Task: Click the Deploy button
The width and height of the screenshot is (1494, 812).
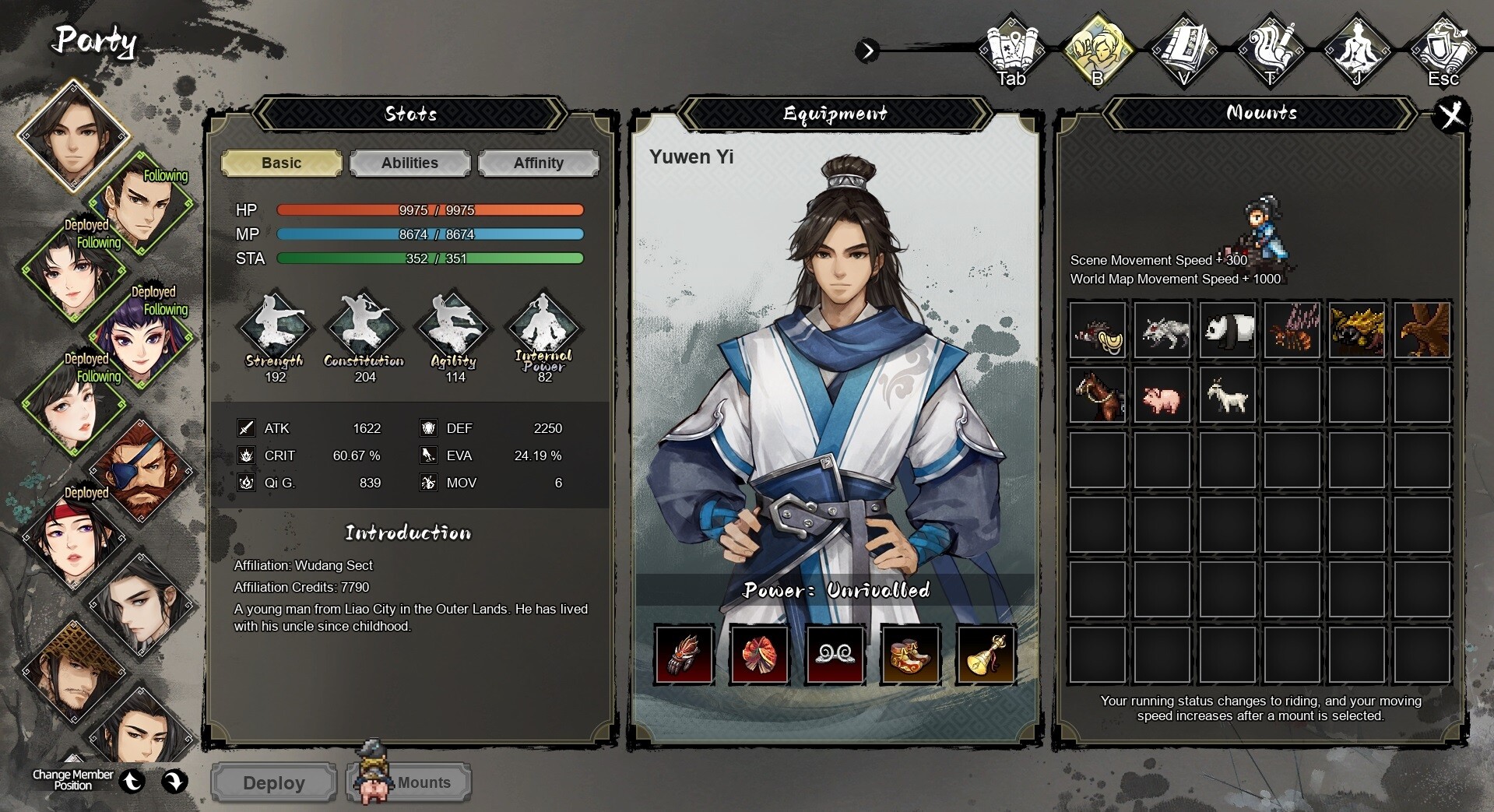Action: [x=272, y=782]
